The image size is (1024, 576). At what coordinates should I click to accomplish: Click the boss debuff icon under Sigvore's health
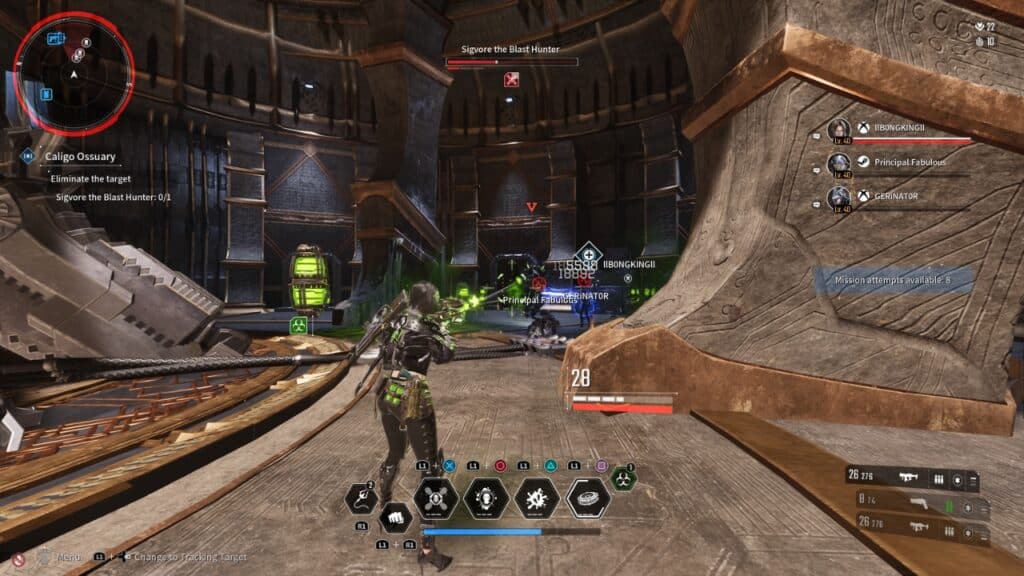512,79
